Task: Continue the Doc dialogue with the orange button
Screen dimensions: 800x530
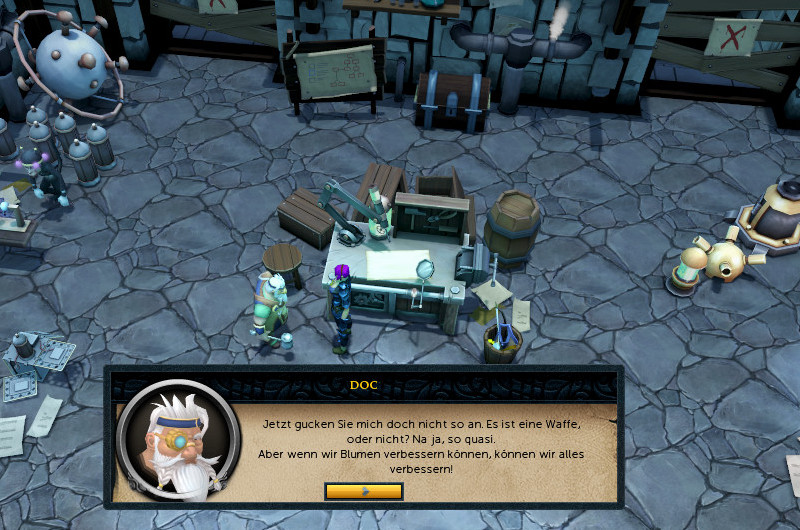Action: pos(364,491)
